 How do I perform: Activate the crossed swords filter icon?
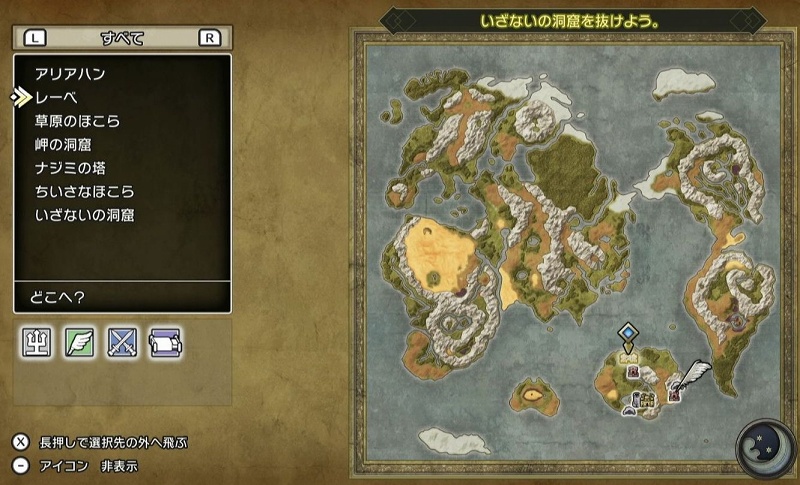tap(122, 343)
